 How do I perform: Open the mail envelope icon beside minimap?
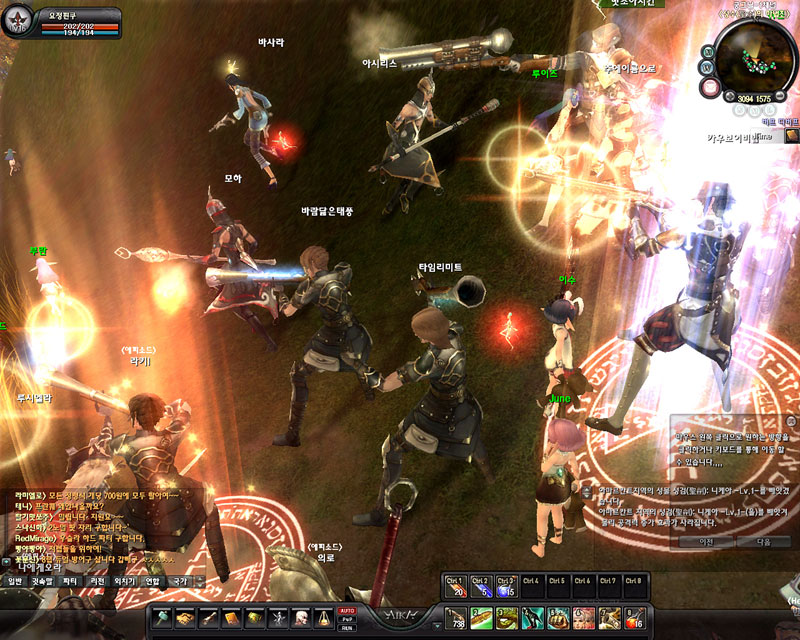[711, 88]
